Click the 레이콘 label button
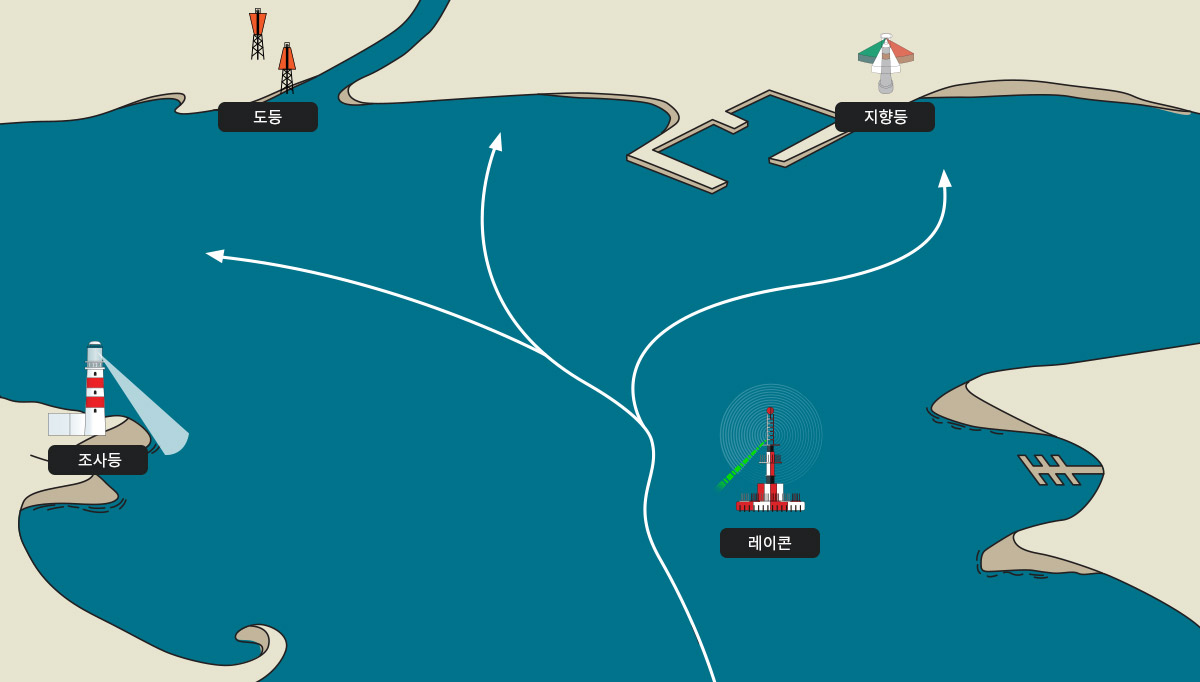Viewport: 1200px width, 682px height. [x=770, y=543]
